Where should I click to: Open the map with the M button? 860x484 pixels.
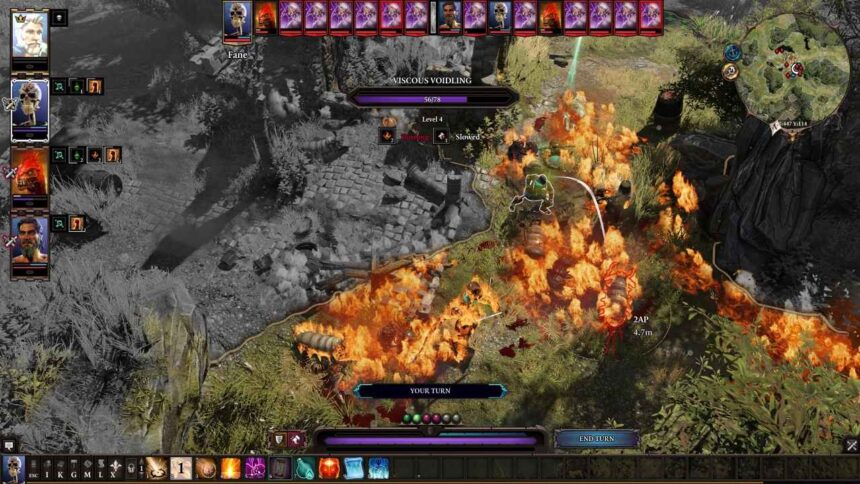pos(87,468)
